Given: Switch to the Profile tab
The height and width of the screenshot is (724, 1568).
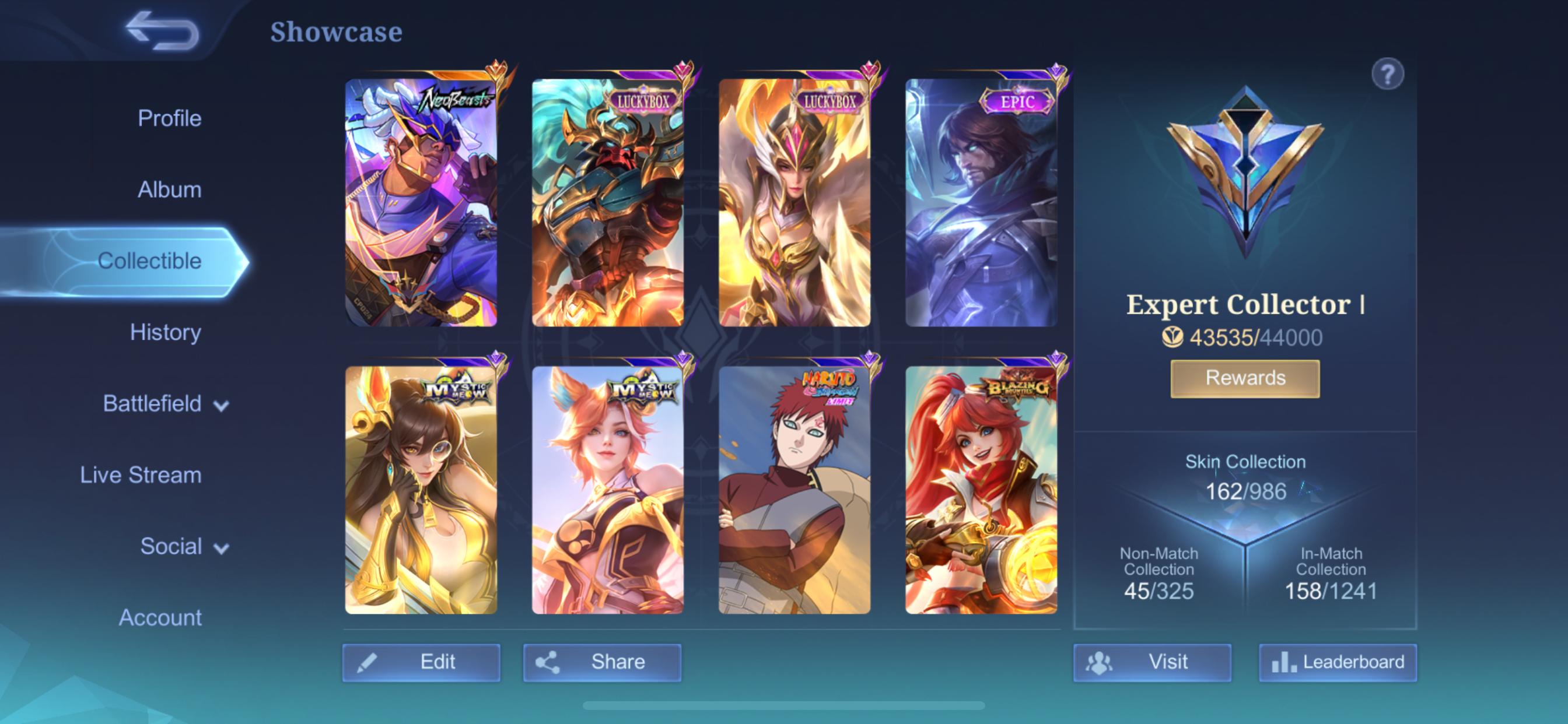Looking at the screenshot, I should point(170,118).
